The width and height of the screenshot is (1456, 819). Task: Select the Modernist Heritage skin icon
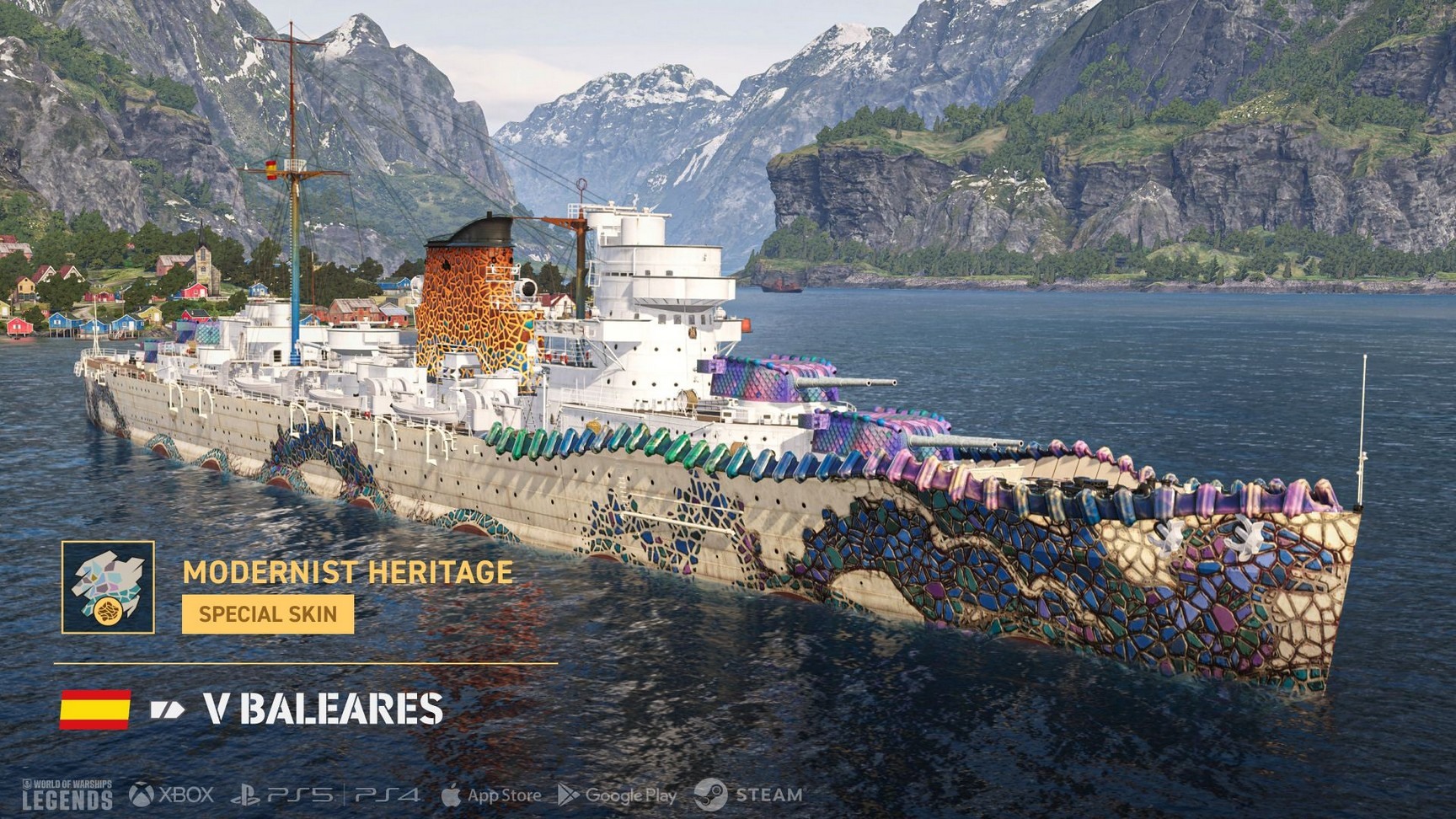(x=108, y=587)
